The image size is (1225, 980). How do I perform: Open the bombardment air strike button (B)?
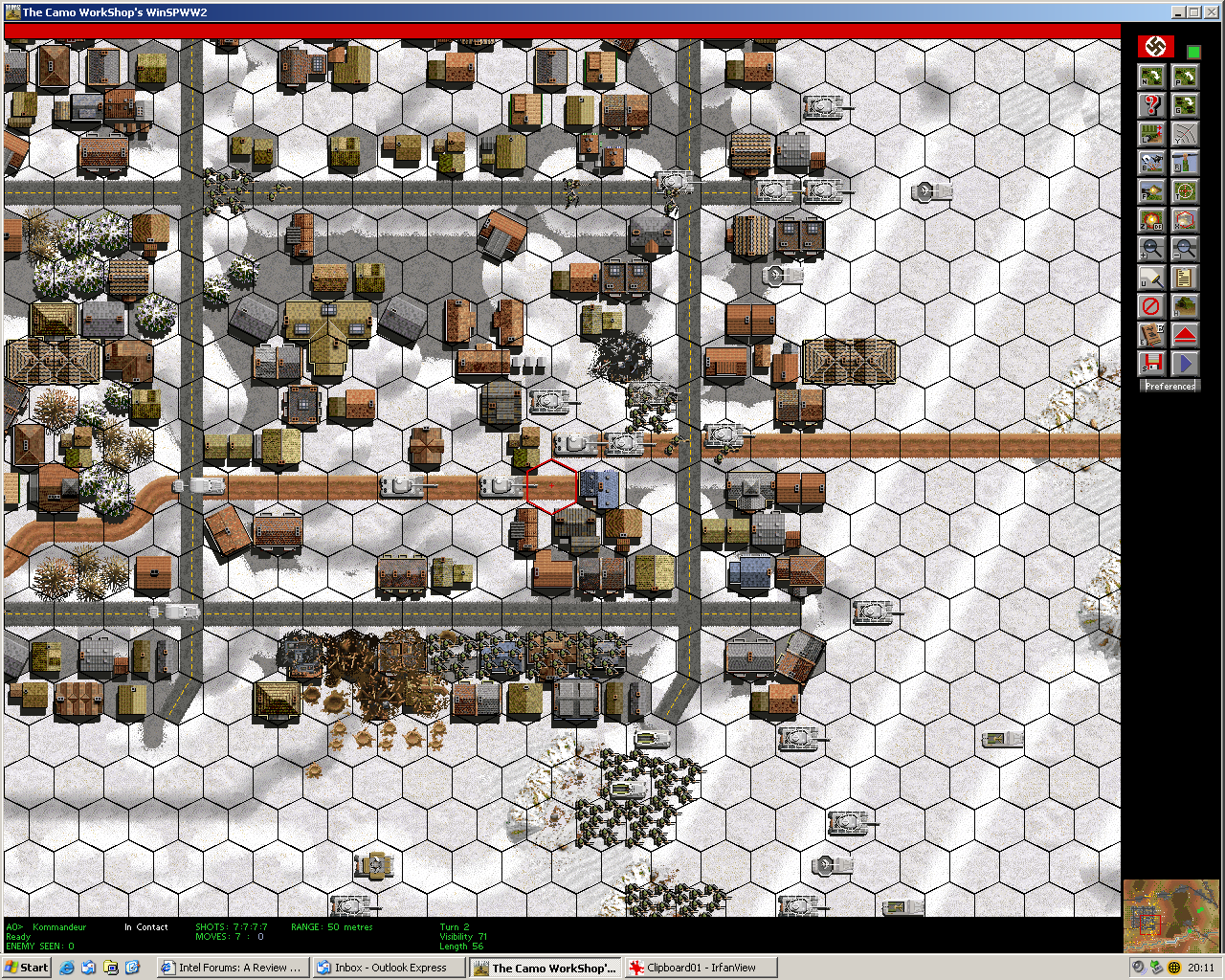[x=1151, y=163]
